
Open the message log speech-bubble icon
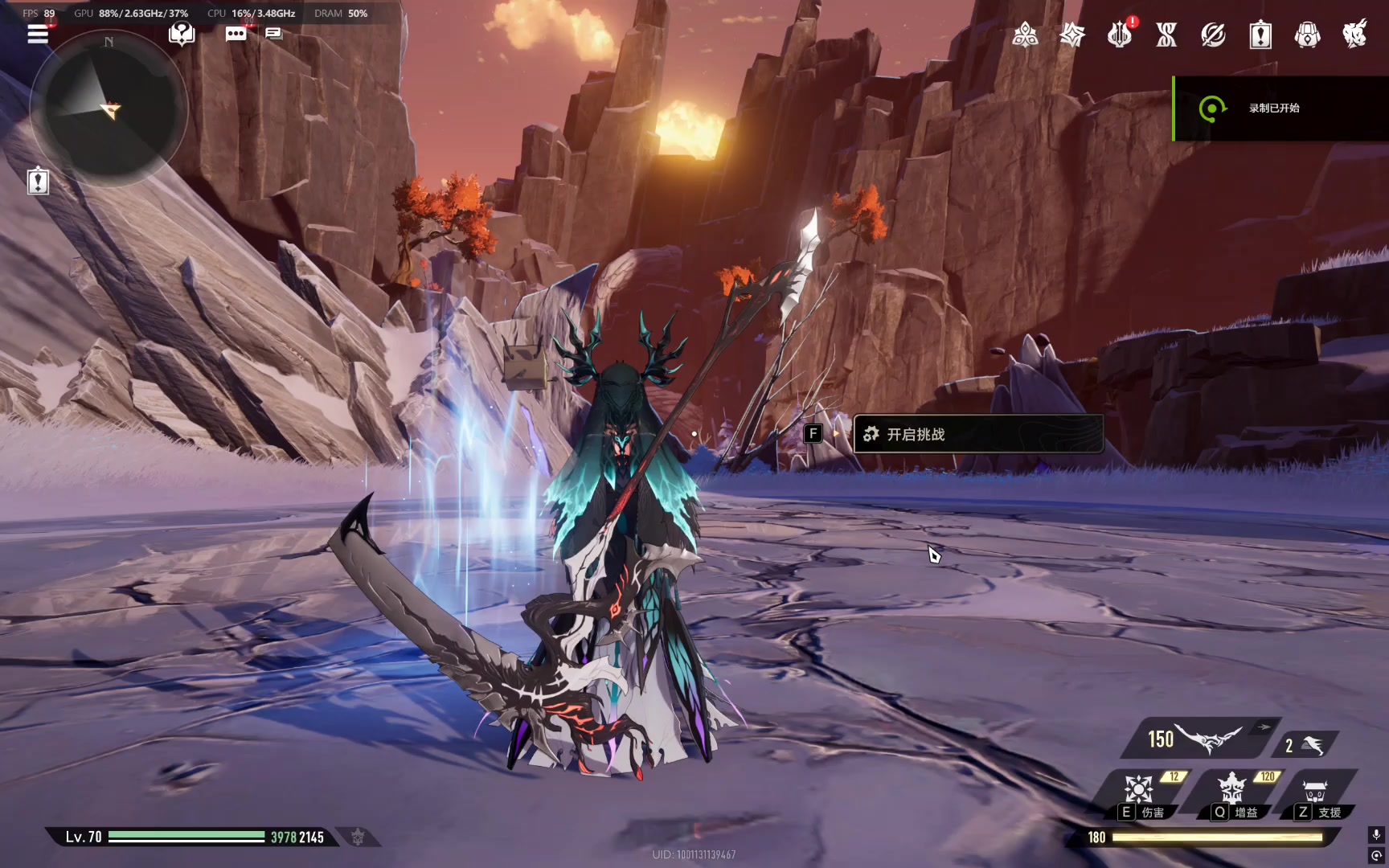point(273,34)
